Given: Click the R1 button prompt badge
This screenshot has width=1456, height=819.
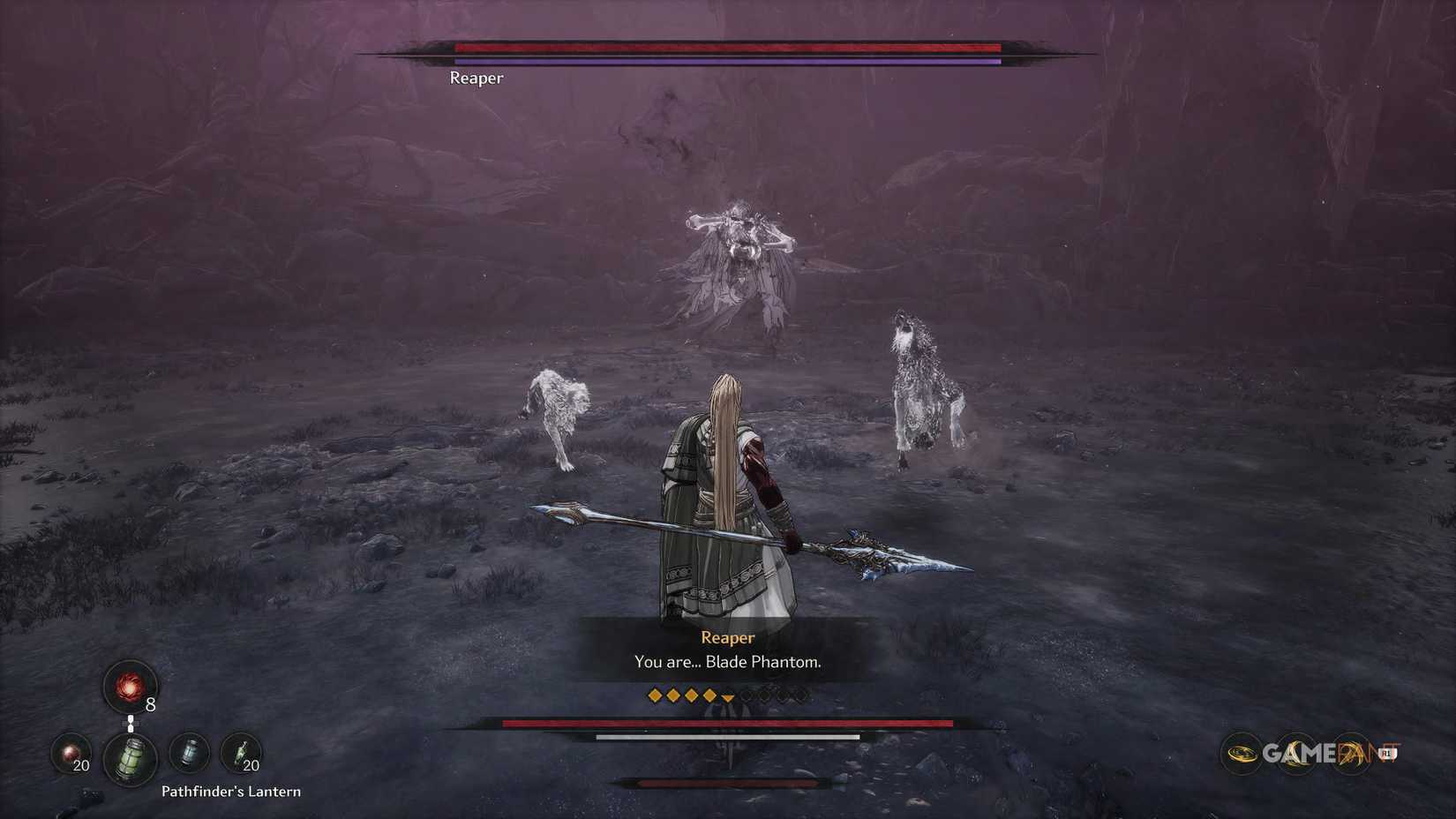Looking at the screenshot, I should [1388, 754].
